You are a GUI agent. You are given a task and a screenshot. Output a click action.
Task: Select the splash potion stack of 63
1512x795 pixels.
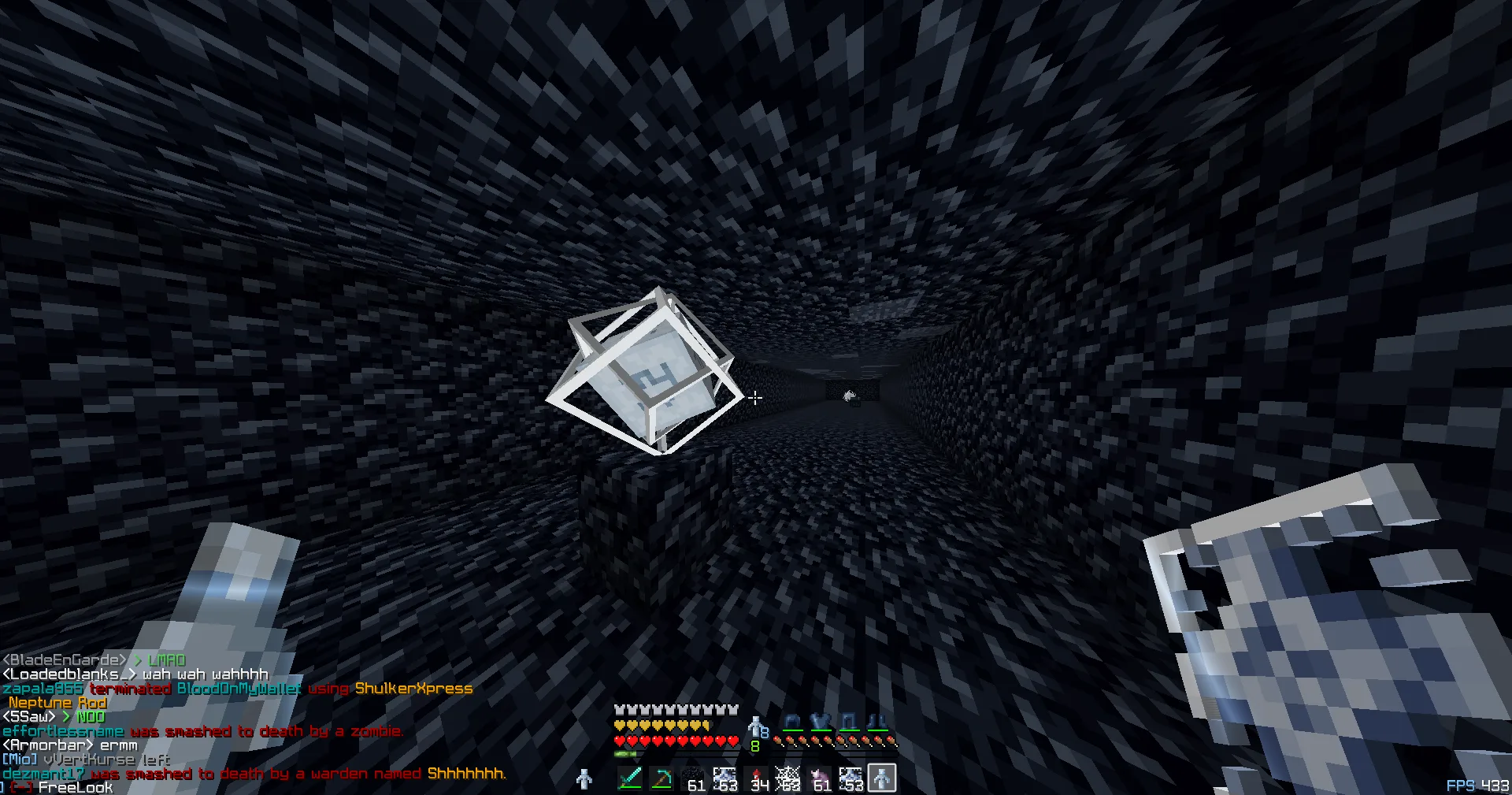724,778
